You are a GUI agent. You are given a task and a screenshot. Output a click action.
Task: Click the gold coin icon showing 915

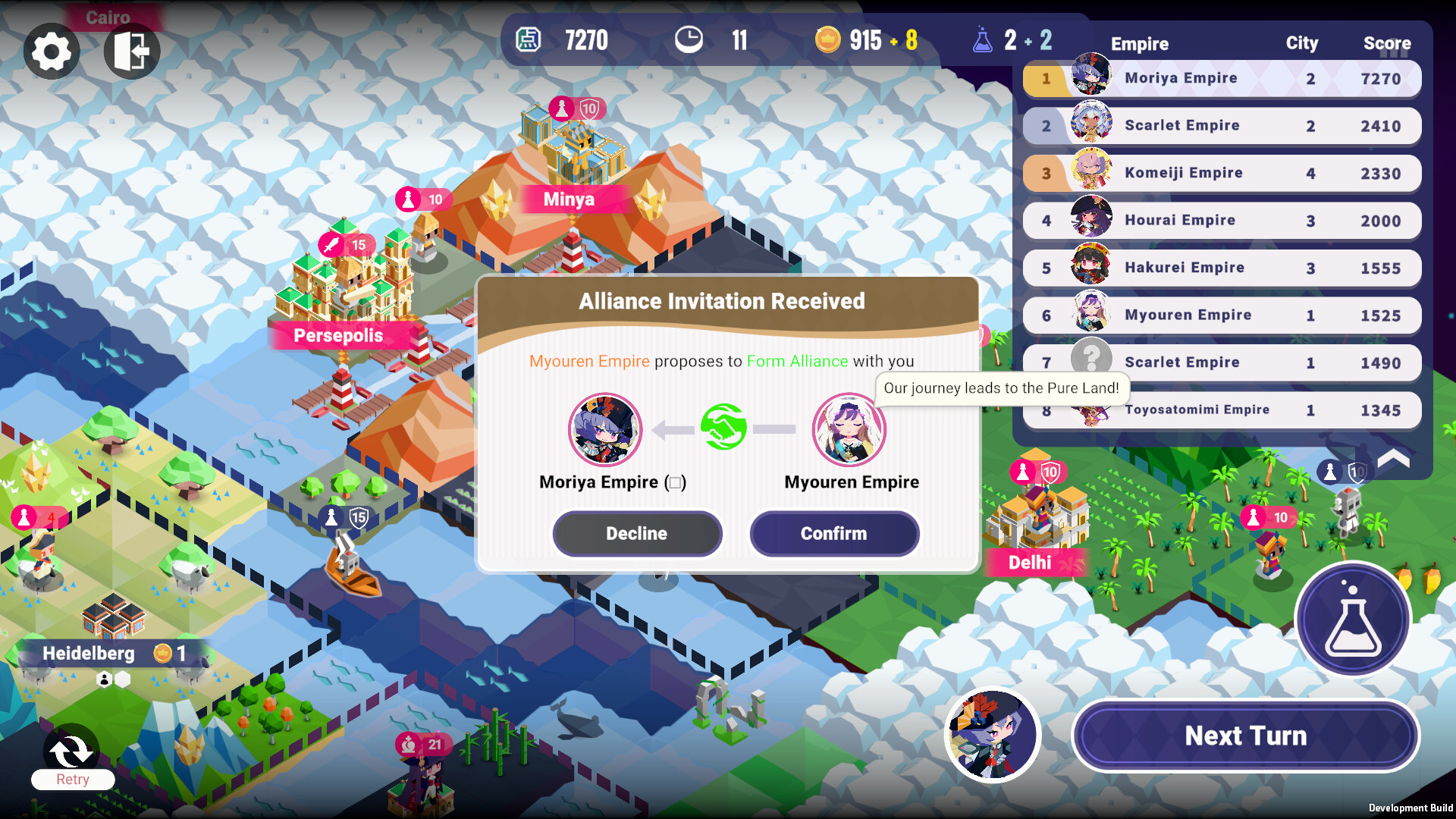click(829, 39)
